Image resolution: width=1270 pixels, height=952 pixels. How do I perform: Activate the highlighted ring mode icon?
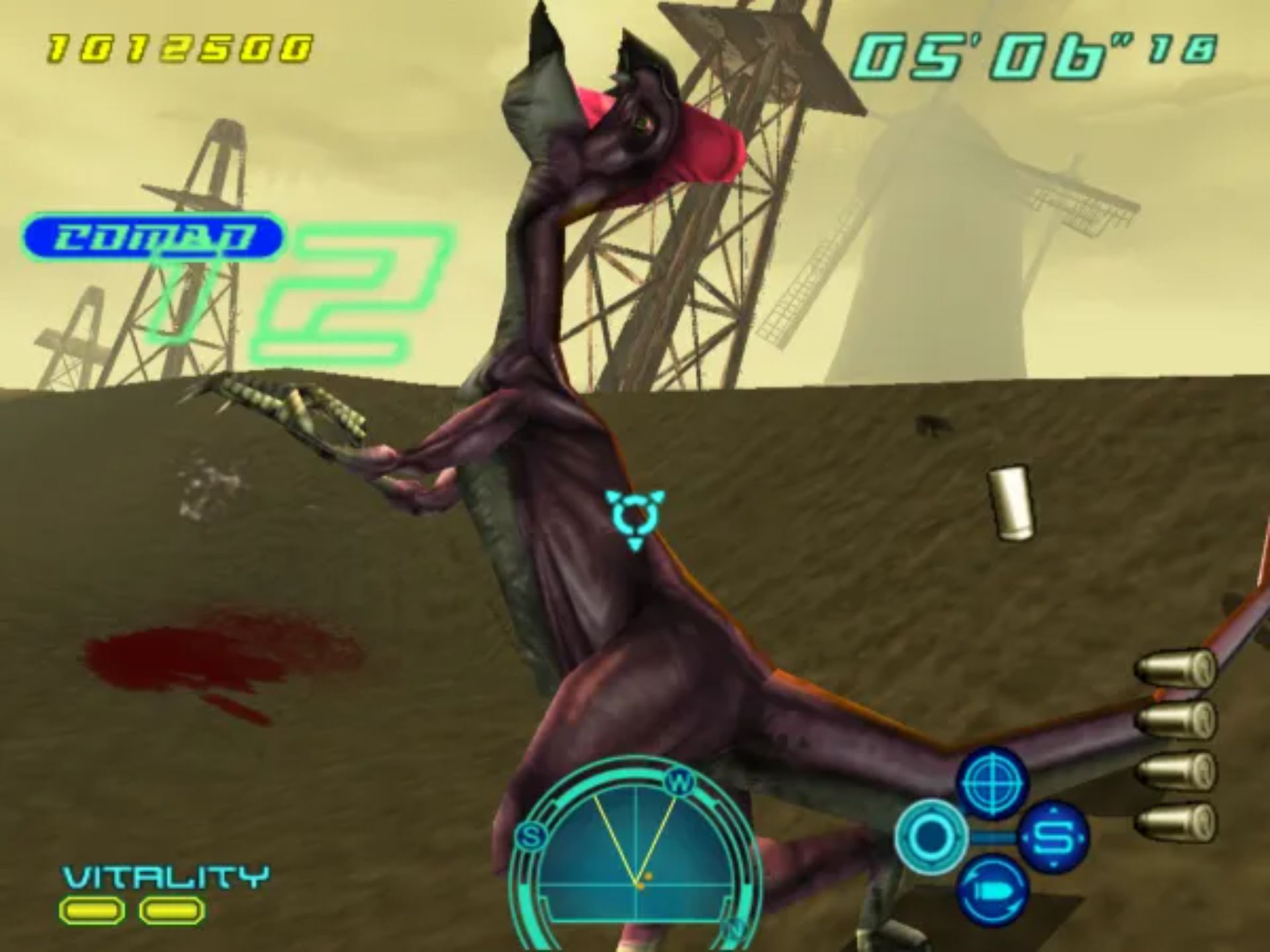931,838
